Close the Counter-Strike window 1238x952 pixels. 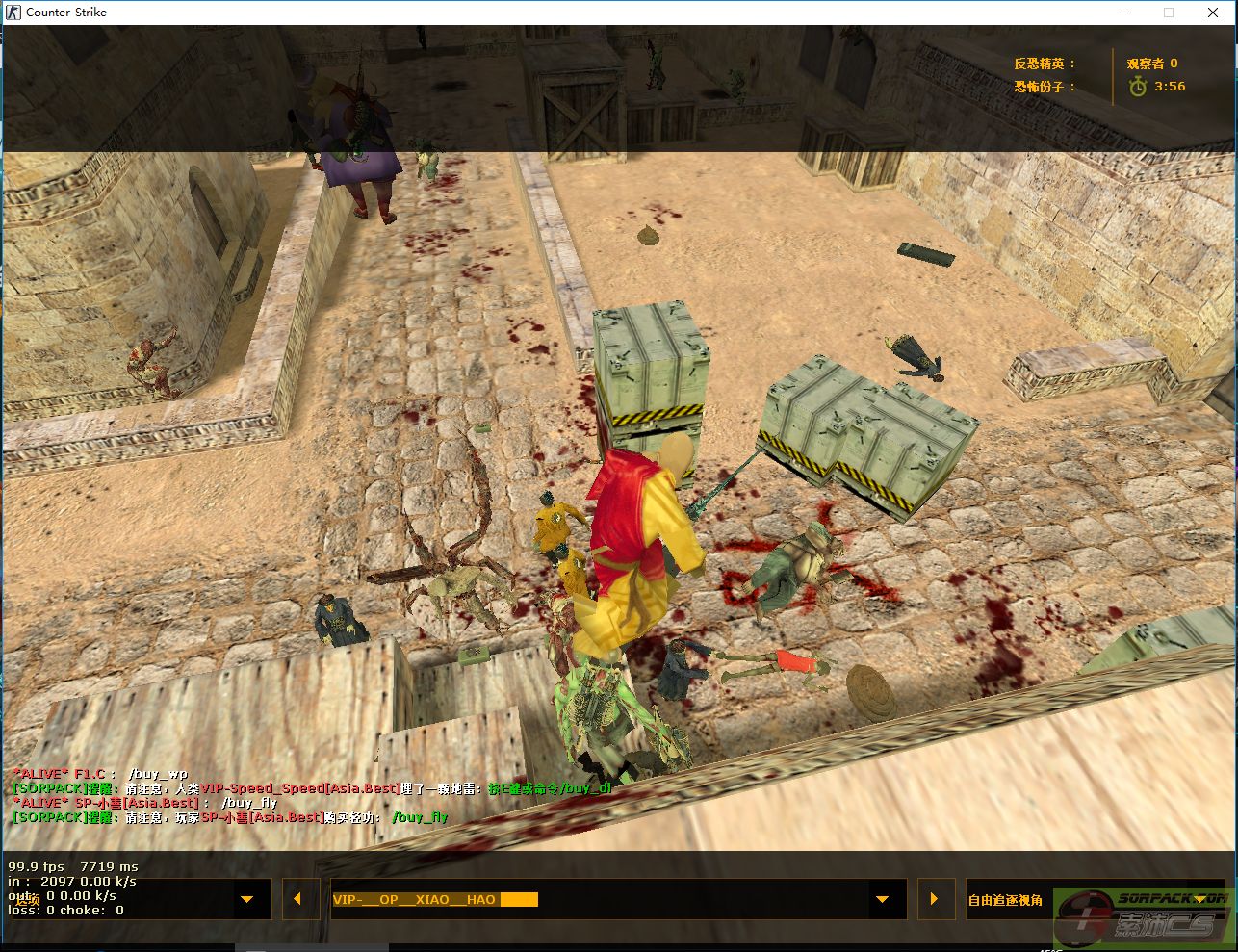pyautogui.click(x=1213, y=13)
